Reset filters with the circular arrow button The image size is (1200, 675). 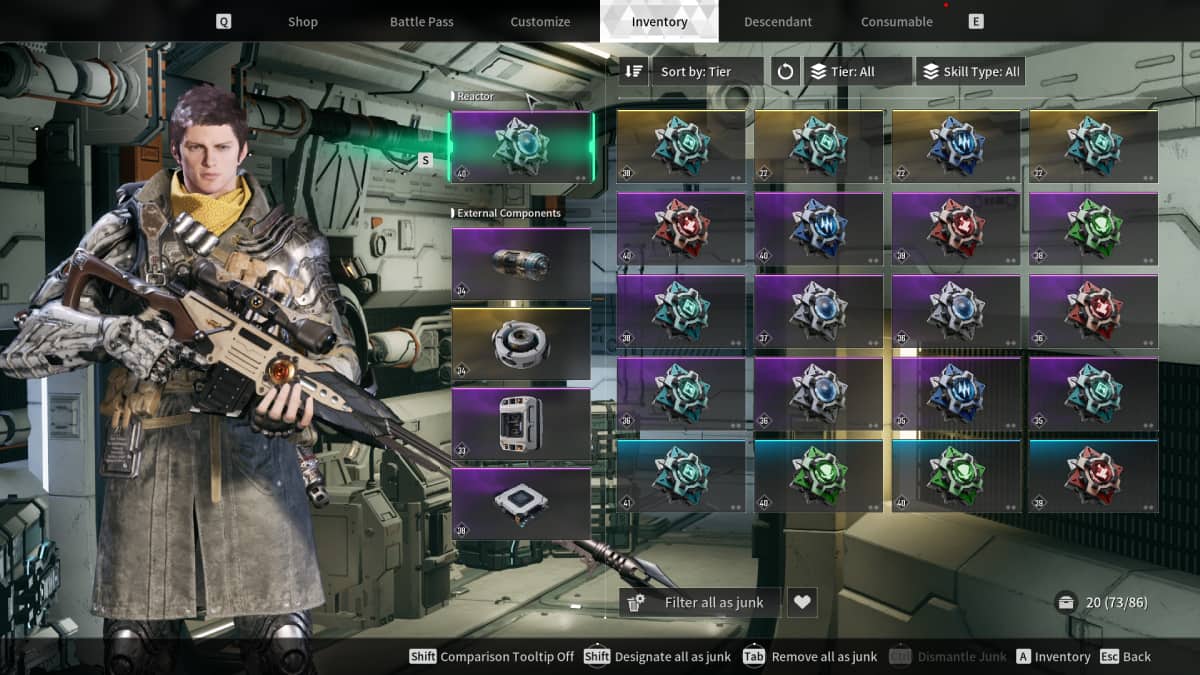coord(785,72)
